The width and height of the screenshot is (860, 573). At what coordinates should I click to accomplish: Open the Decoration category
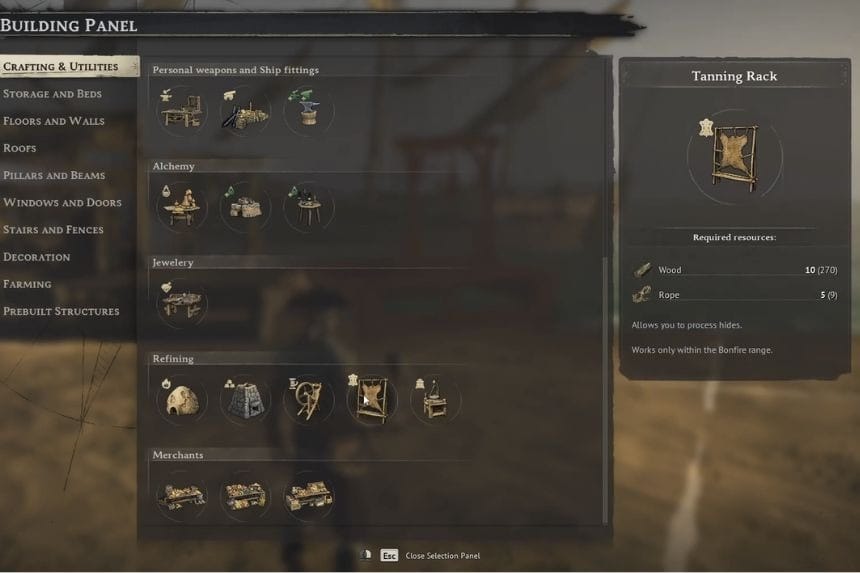[x=37, y=257]
